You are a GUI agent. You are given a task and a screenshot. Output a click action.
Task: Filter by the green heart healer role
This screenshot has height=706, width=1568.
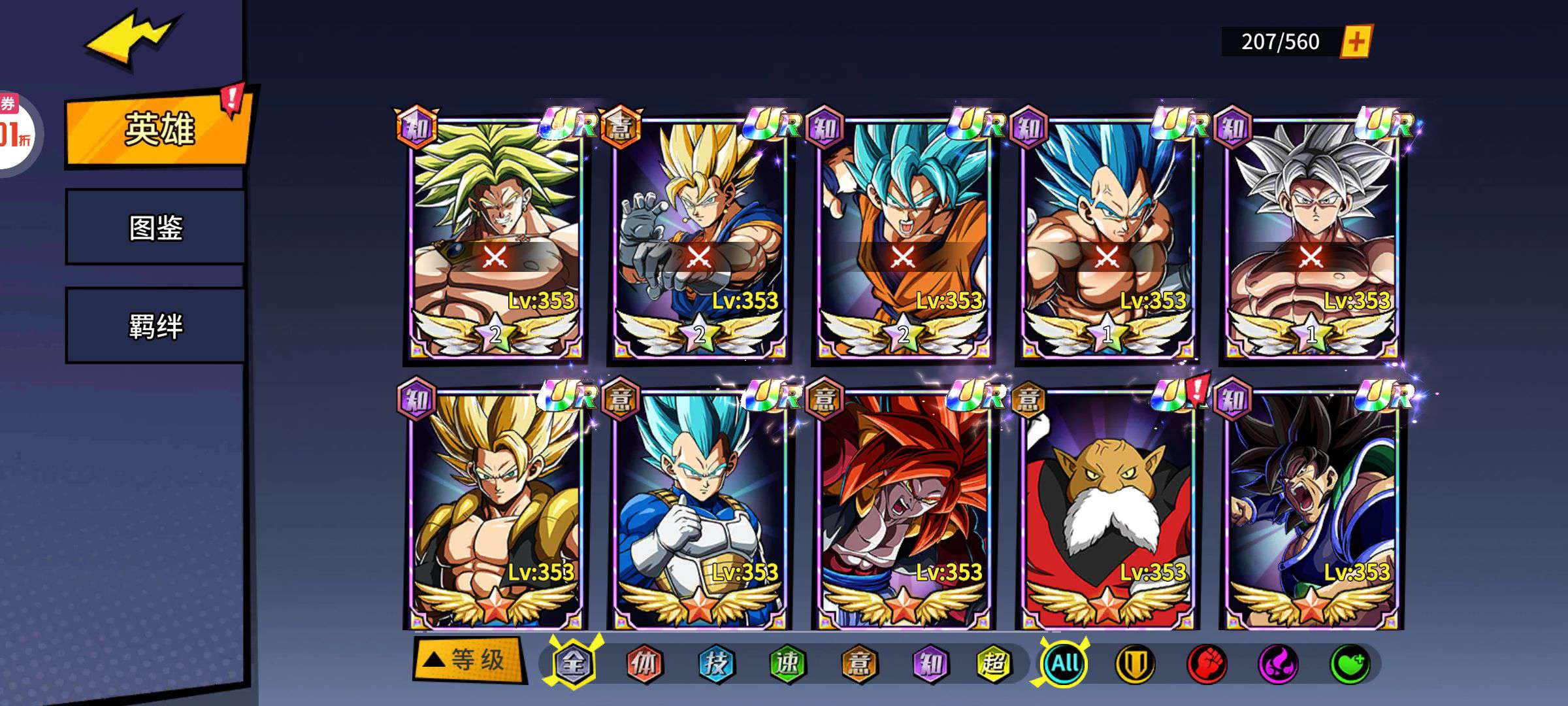pos(1350,664)
